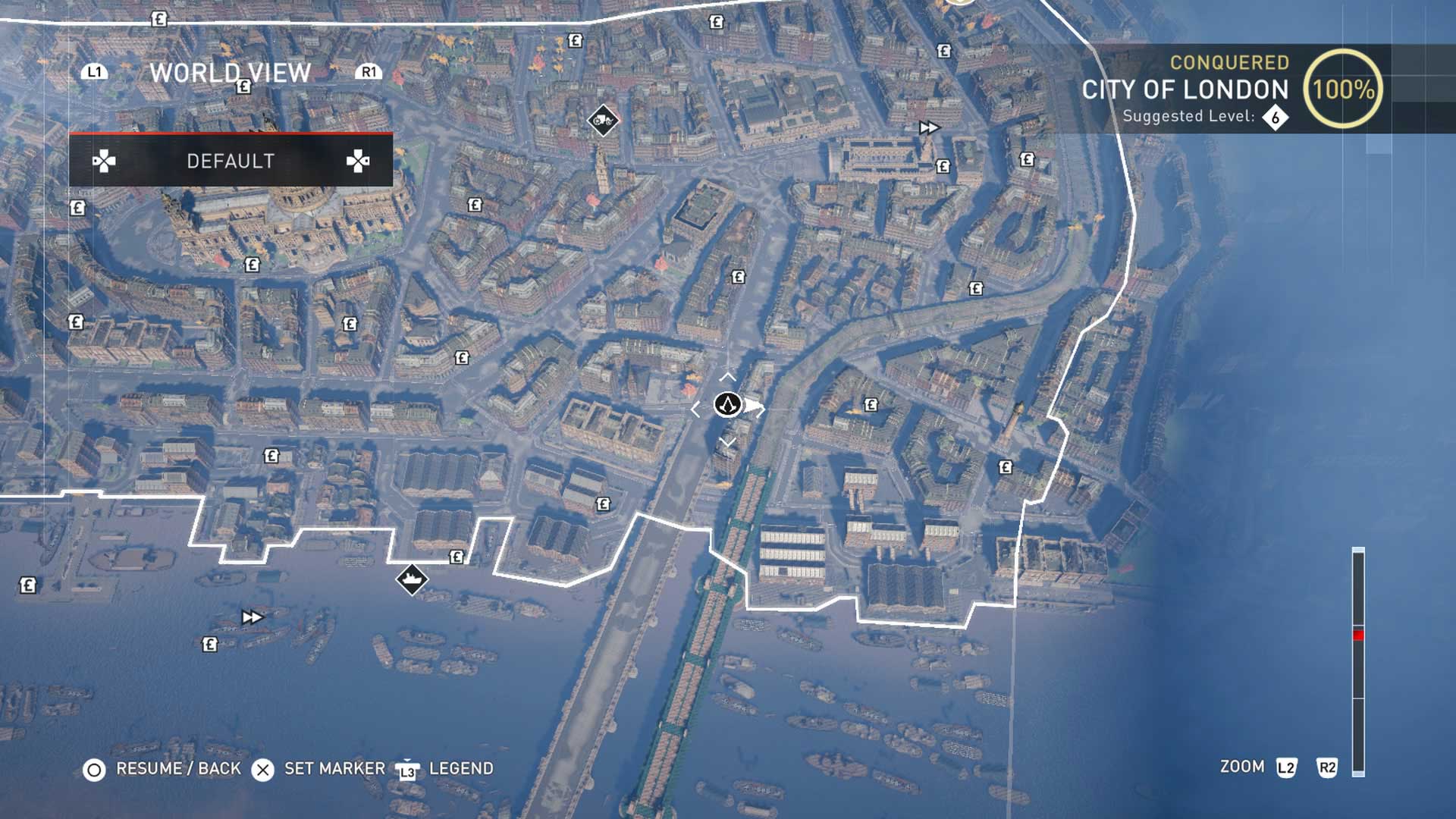This screenshot has height=819, width=1456.
Task: Click the ferry fast-travel icon near the docks
Action: click(410, 580)
